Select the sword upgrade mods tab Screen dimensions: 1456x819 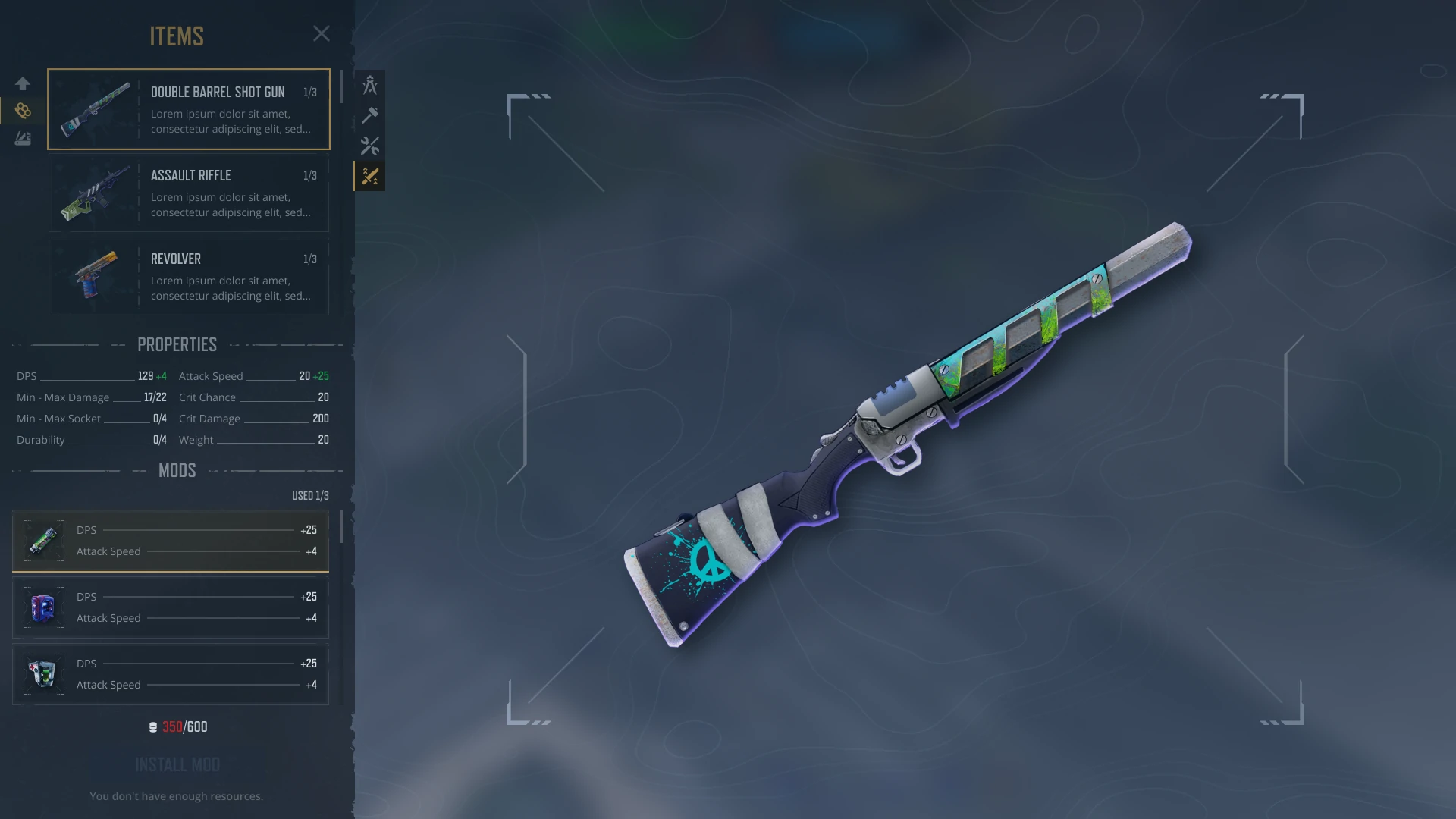point(370,177)
